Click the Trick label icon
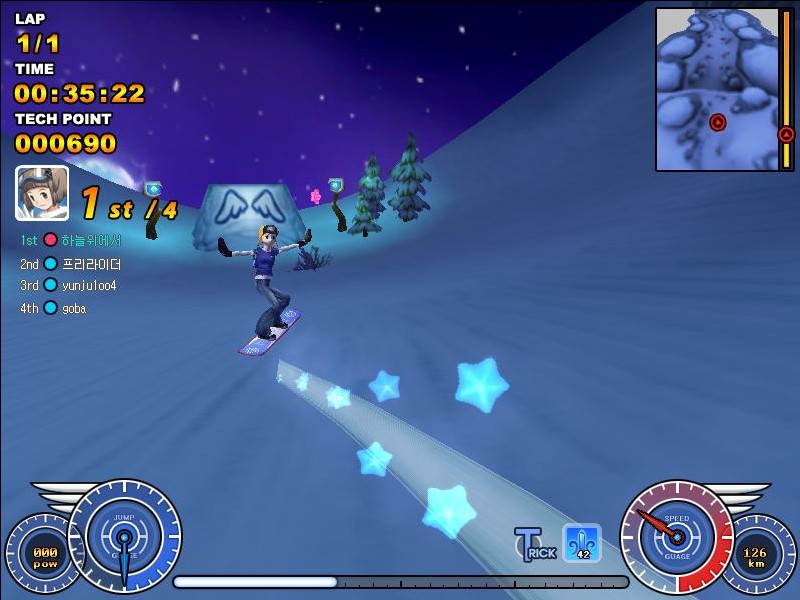800x600 pixels. 535,544
